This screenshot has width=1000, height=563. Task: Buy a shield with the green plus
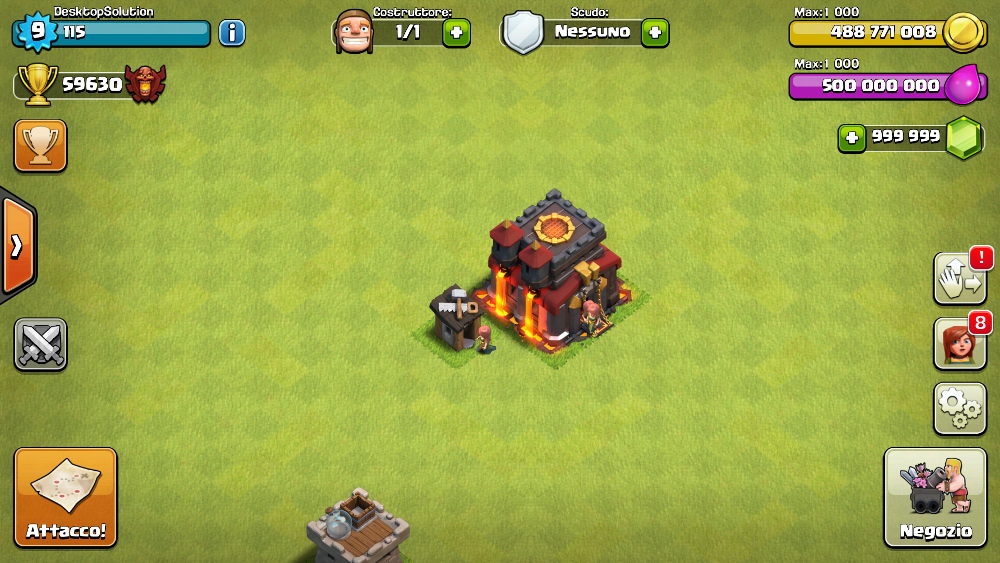[x=655, y=32]
